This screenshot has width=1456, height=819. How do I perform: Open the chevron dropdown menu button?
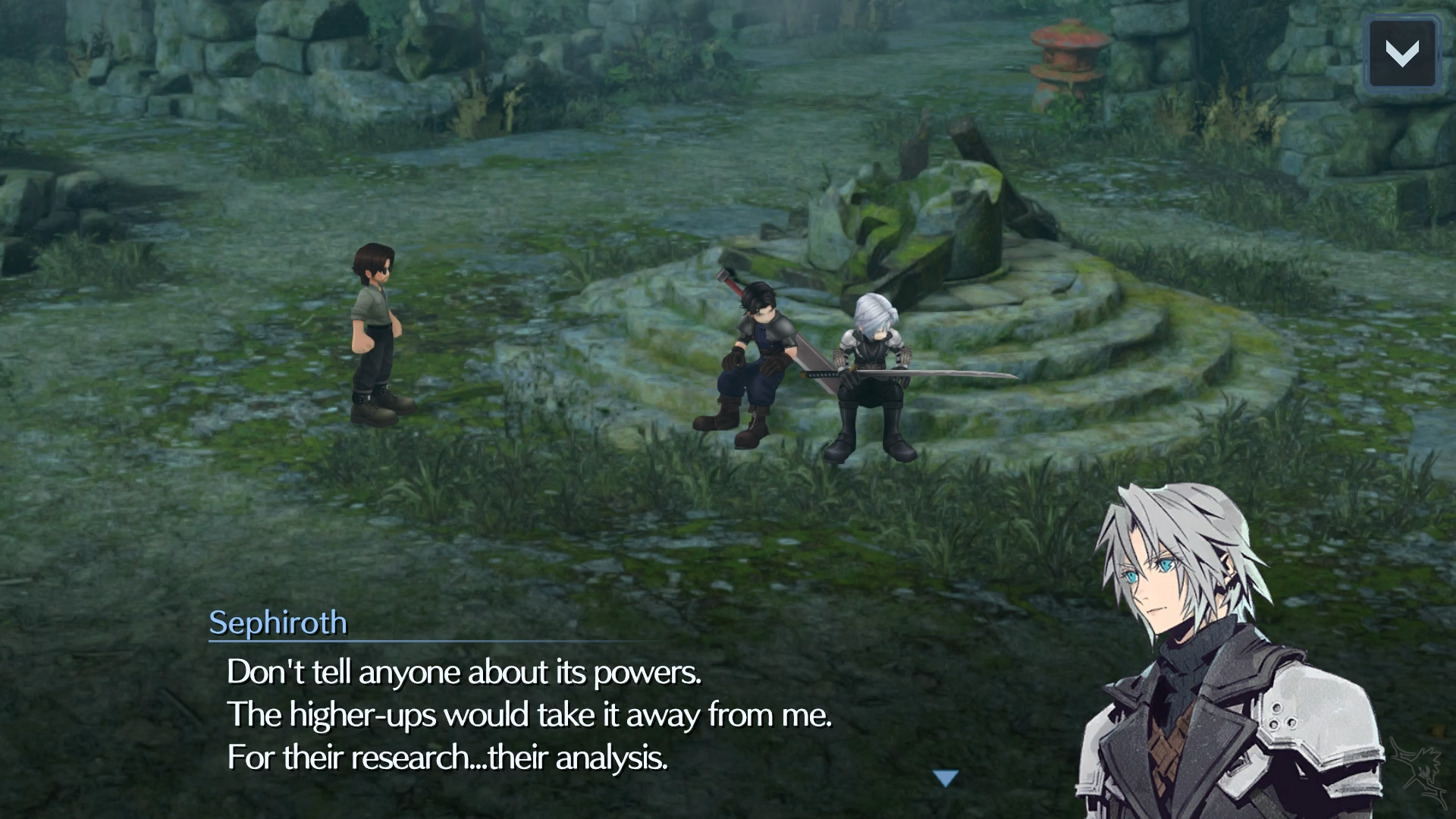[x=1401, y=52]
